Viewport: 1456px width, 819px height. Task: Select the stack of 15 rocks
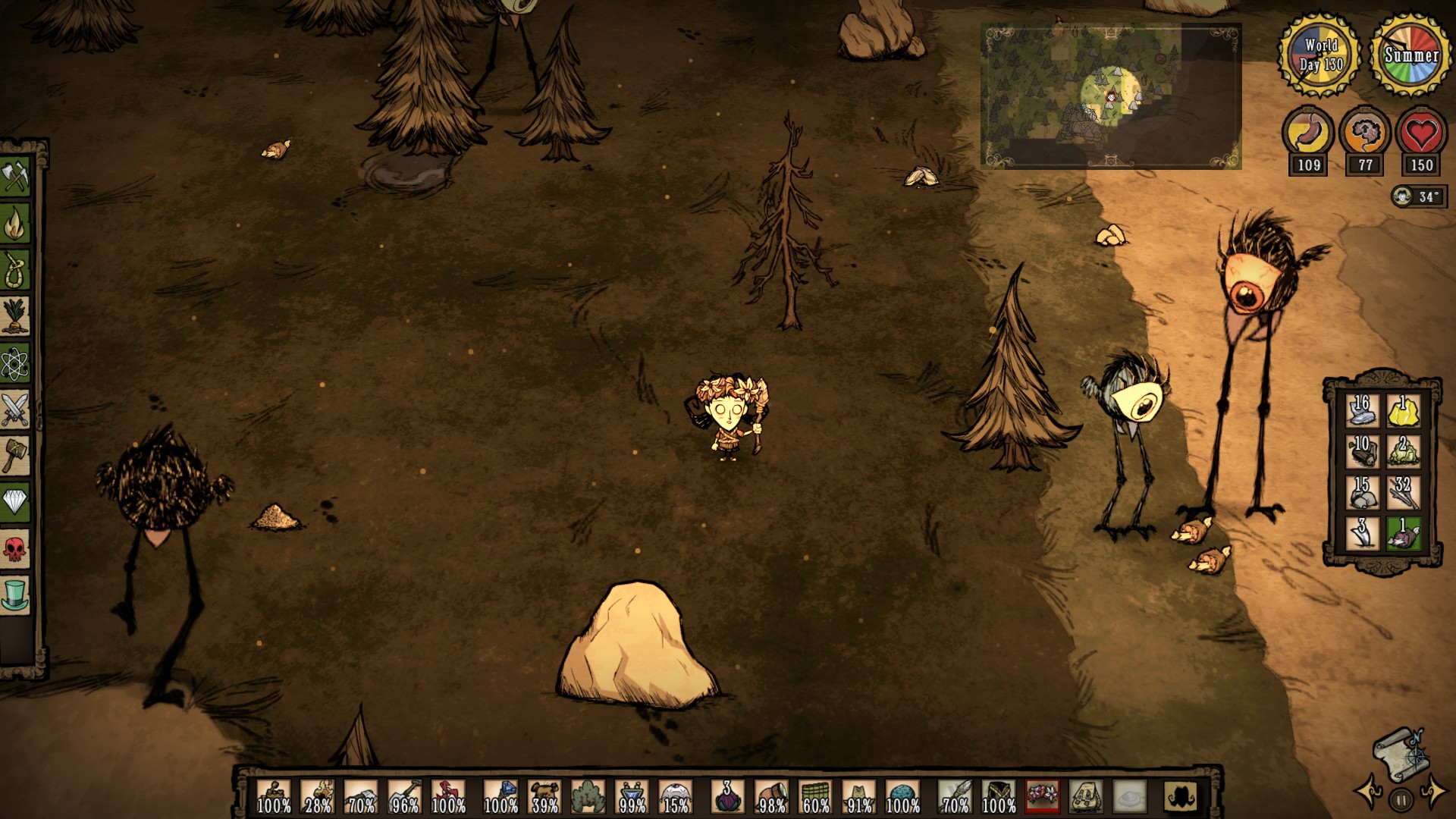pyautogui.click(x=1362, y=493)
